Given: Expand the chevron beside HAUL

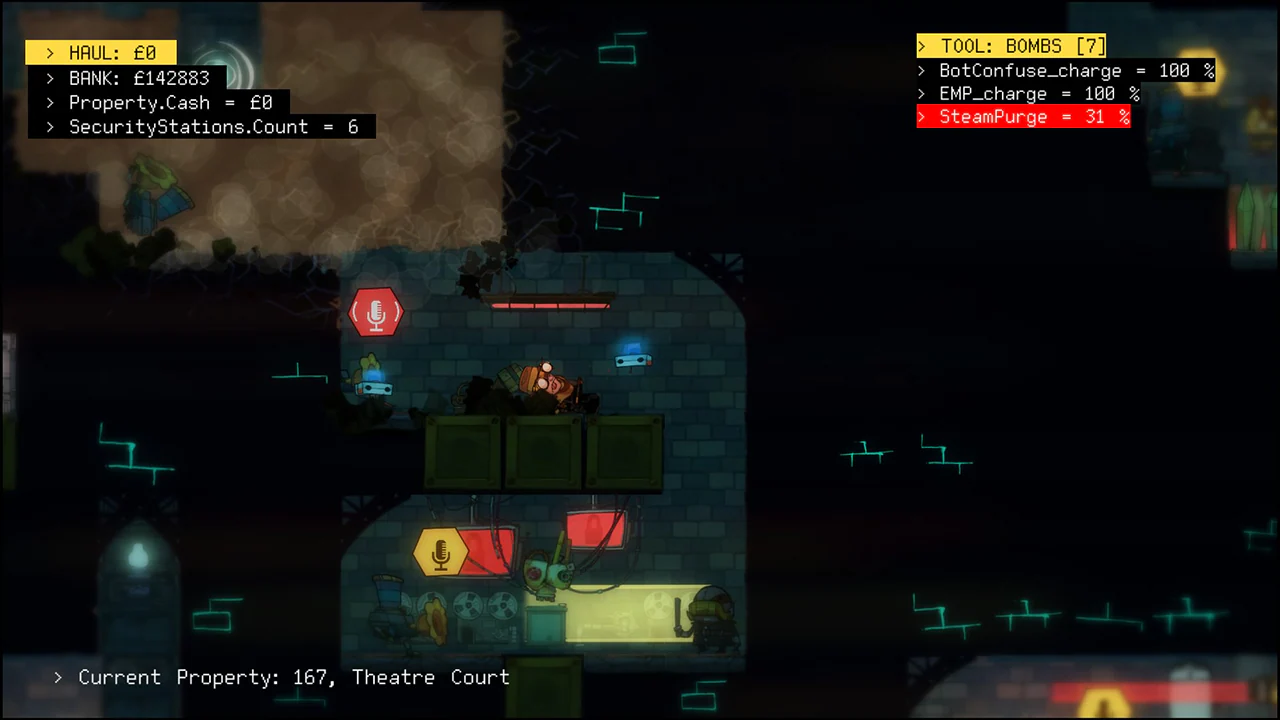Looking at the screenshot, I should pyautogui.click(x=50, y=52).
